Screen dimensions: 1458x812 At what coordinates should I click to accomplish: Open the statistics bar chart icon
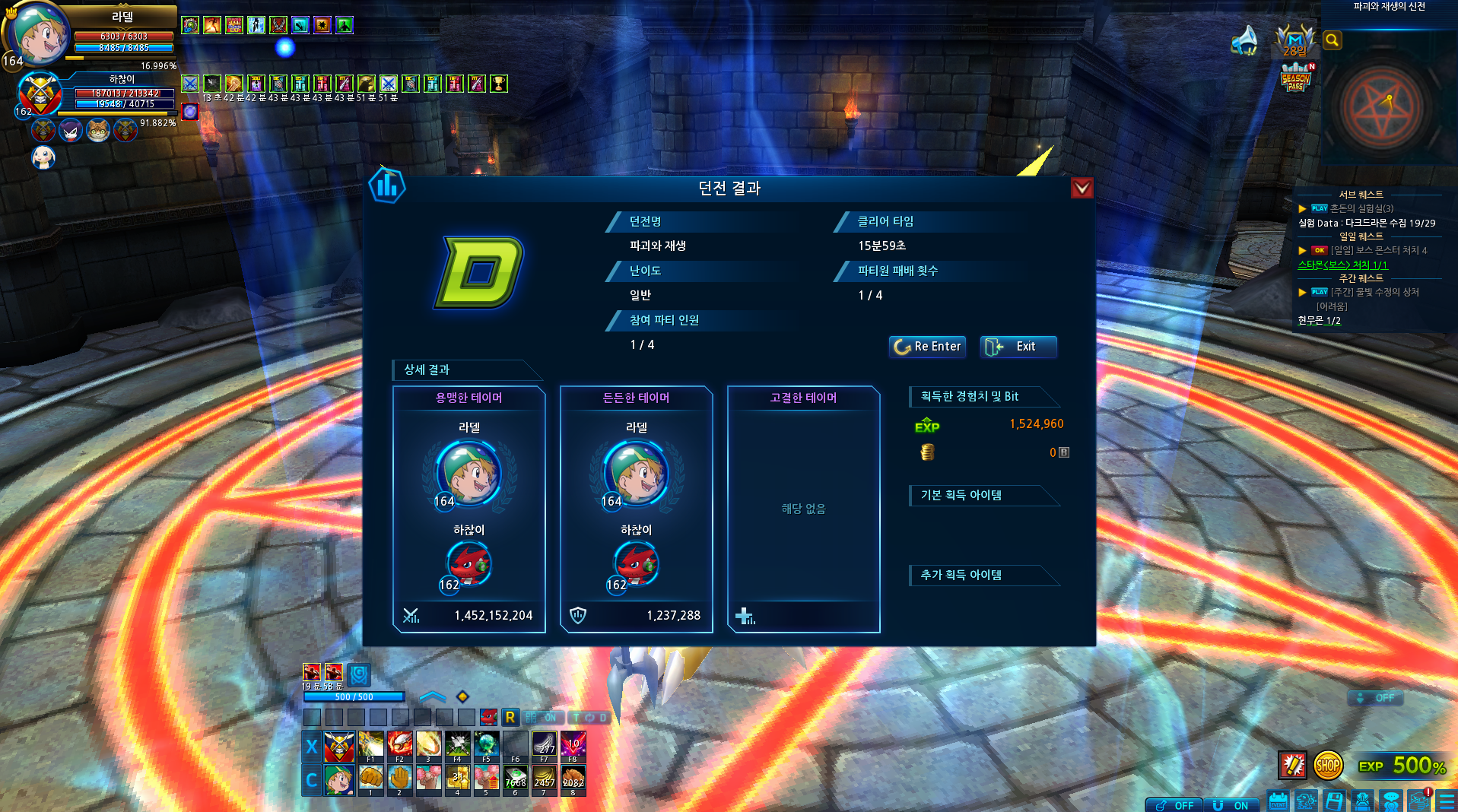(387, 186)
